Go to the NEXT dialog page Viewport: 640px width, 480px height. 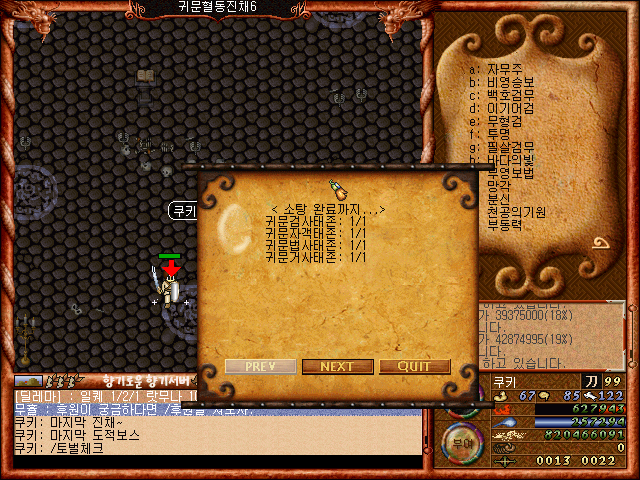click(336, 367)
